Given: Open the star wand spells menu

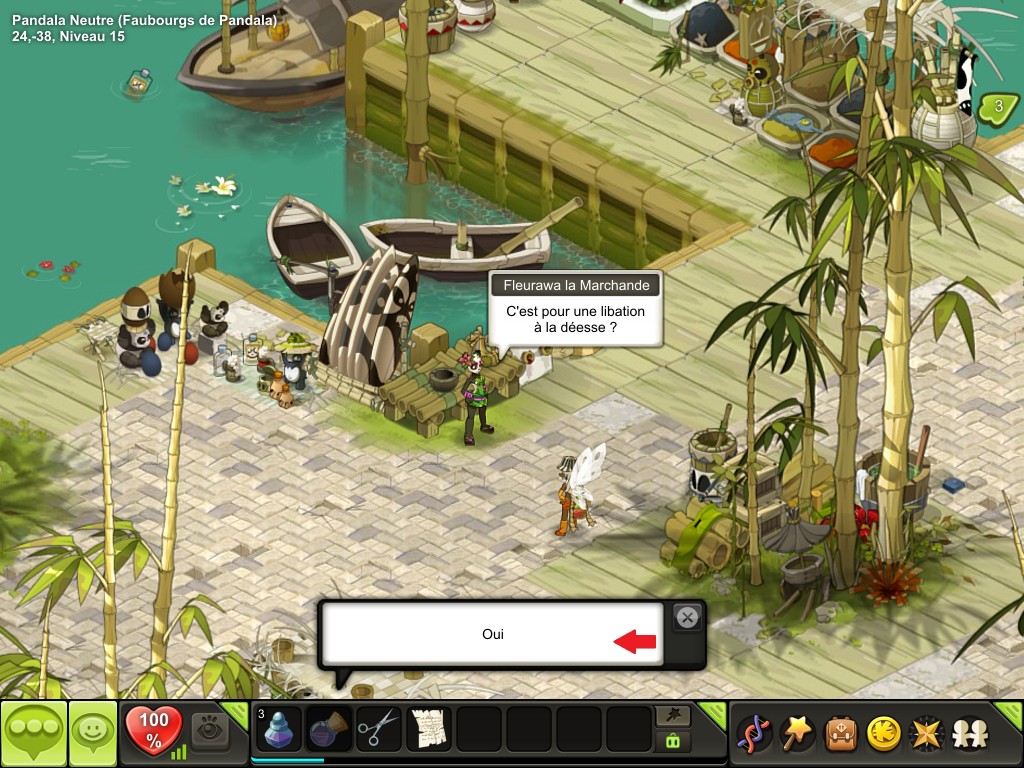Looking at the screenshot, I should (795, 734).
